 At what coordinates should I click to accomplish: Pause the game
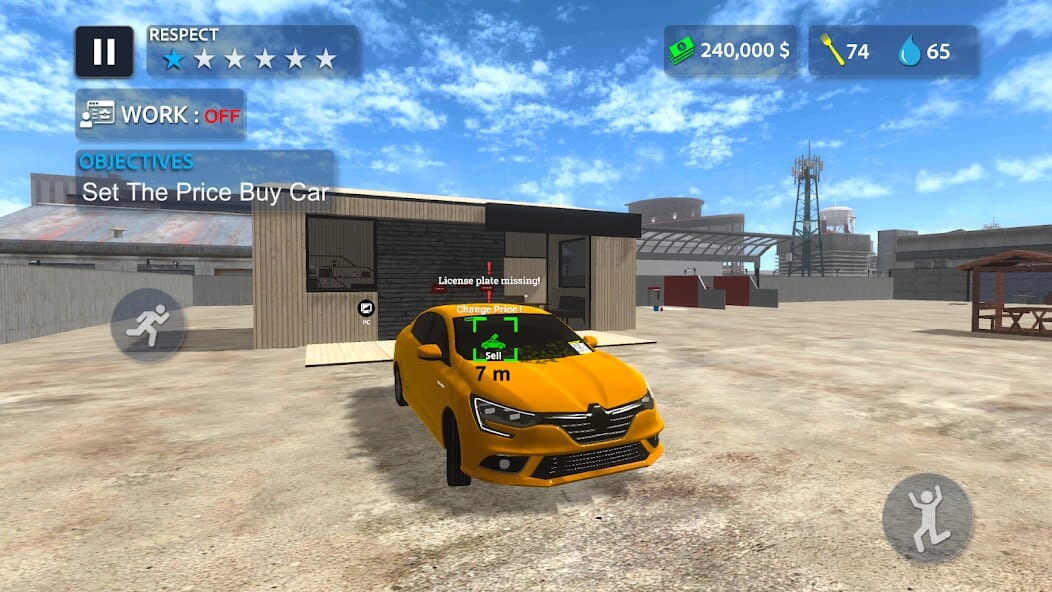pos(104,52)
